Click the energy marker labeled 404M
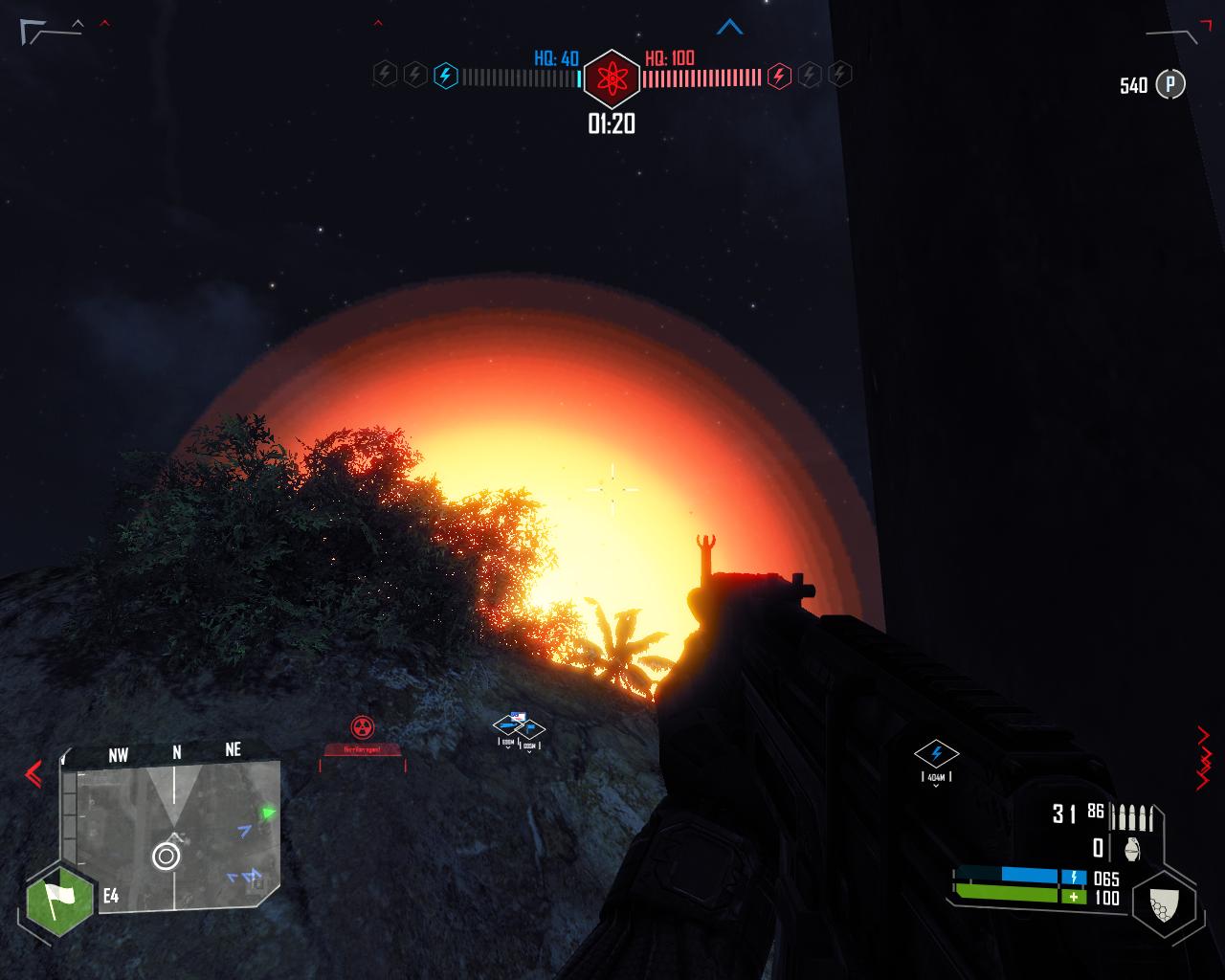The height and width of the screenshot is (980, 1225). pyautogui.click(x=936, y=753)
